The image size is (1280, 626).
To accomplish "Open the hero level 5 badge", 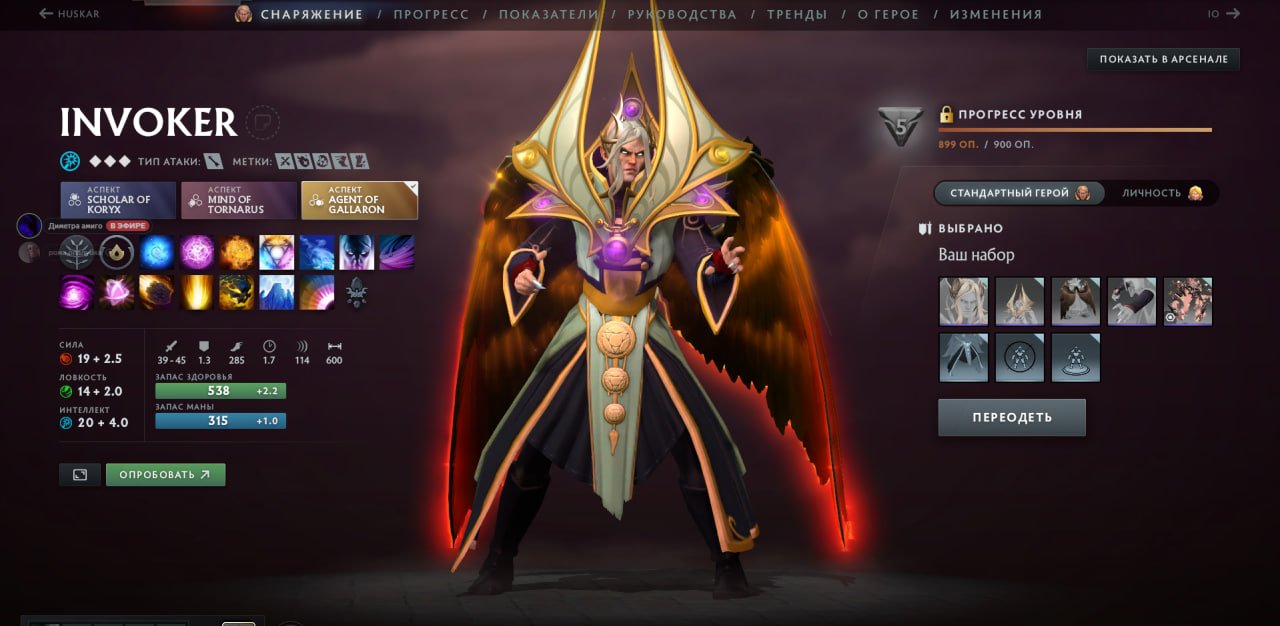I will pyautogui.click(x=900, y=127).
